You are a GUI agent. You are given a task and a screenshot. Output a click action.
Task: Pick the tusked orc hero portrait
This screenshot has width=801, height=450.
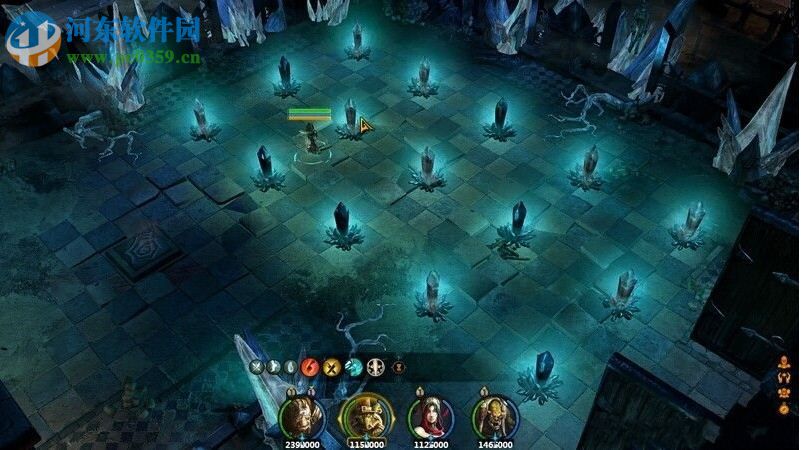click(x=494, y=415)
